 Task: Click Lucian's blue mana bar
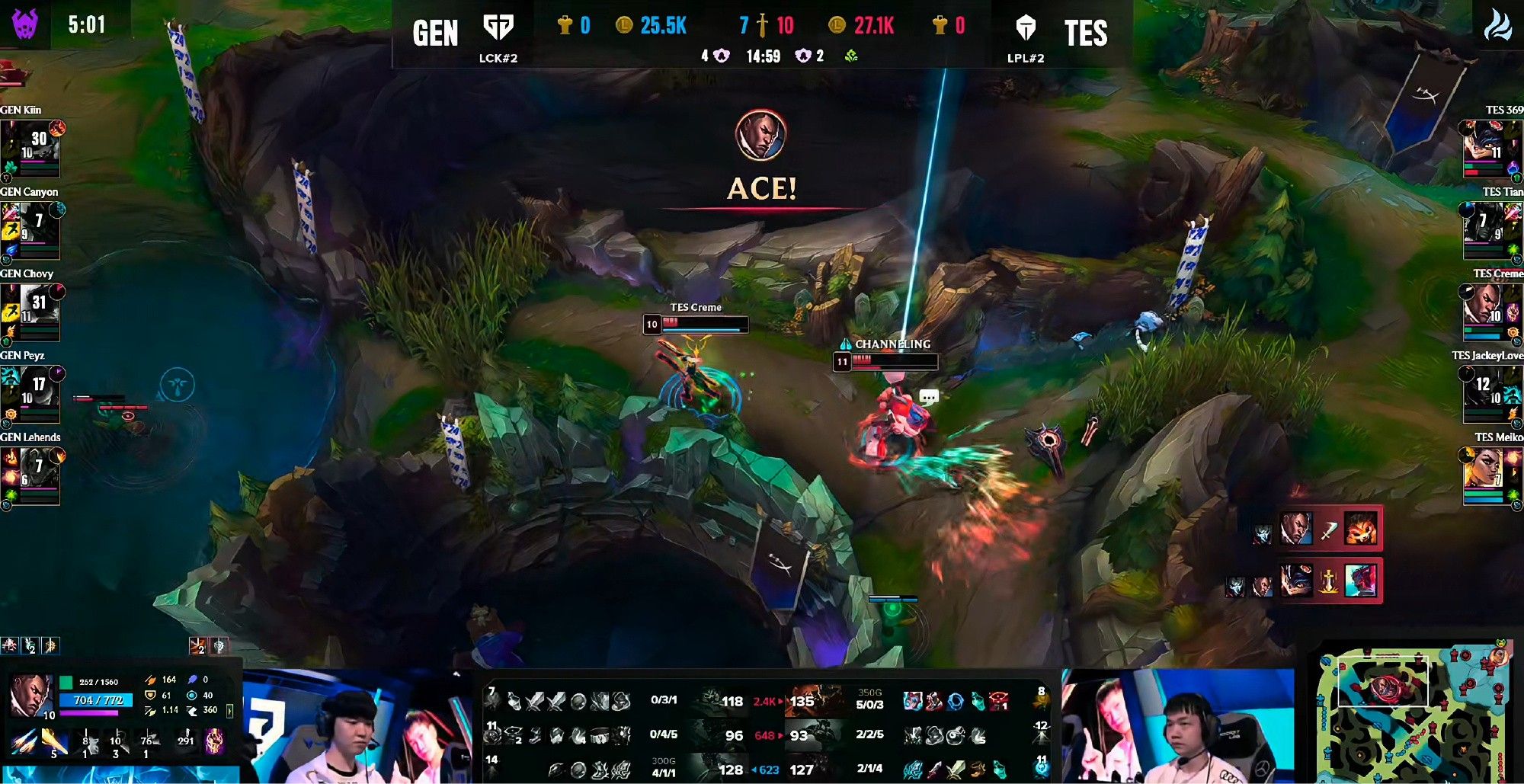coord(95,701)
